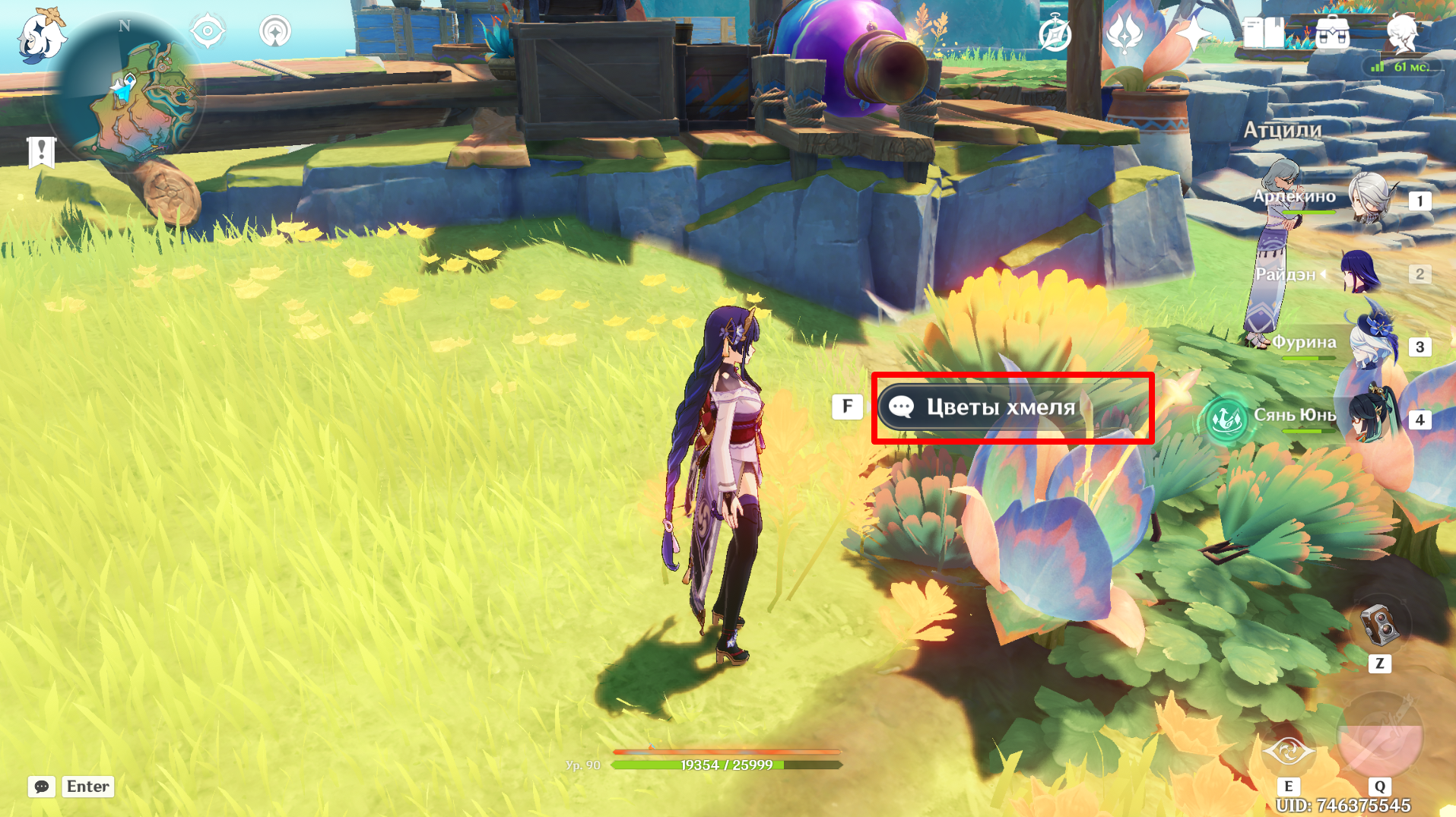The width and height of the screenshot is (1456, 817).
Task: Open the Paimon menu icon
Action: [x=41, y=36]
